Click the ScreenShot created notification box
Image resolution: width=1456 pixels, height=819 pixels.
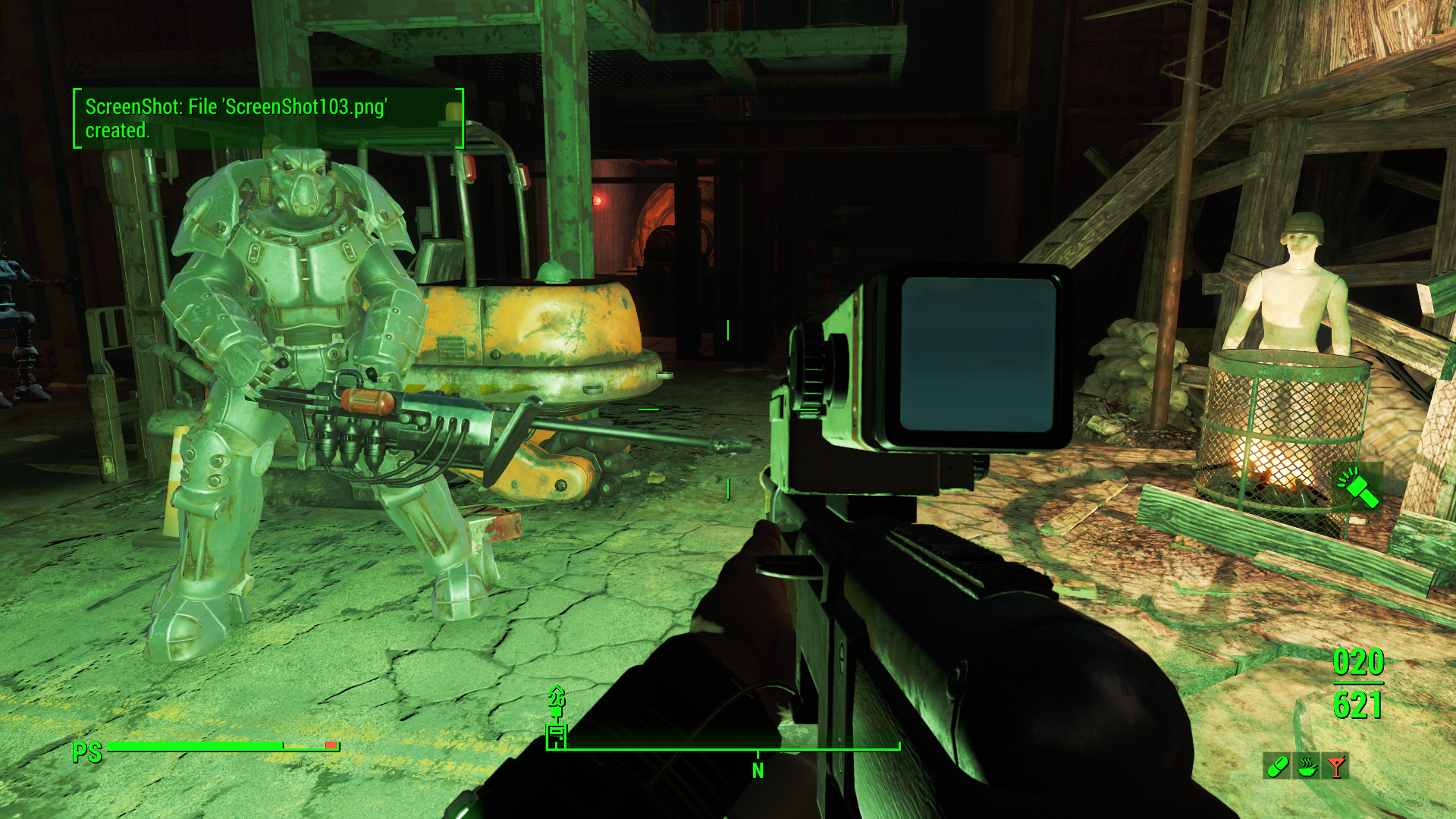(268, 118)
